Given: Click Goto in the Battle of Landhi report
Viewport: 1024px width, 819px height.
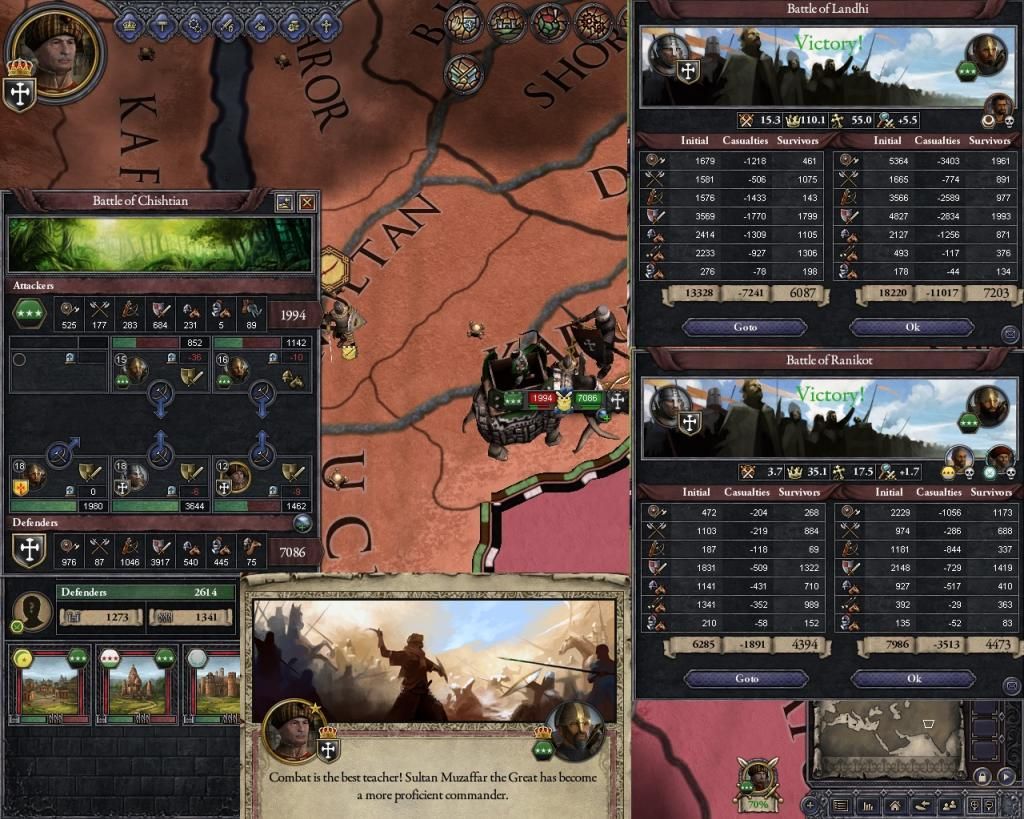Looking at the screenshot, I should pos(746,327).
